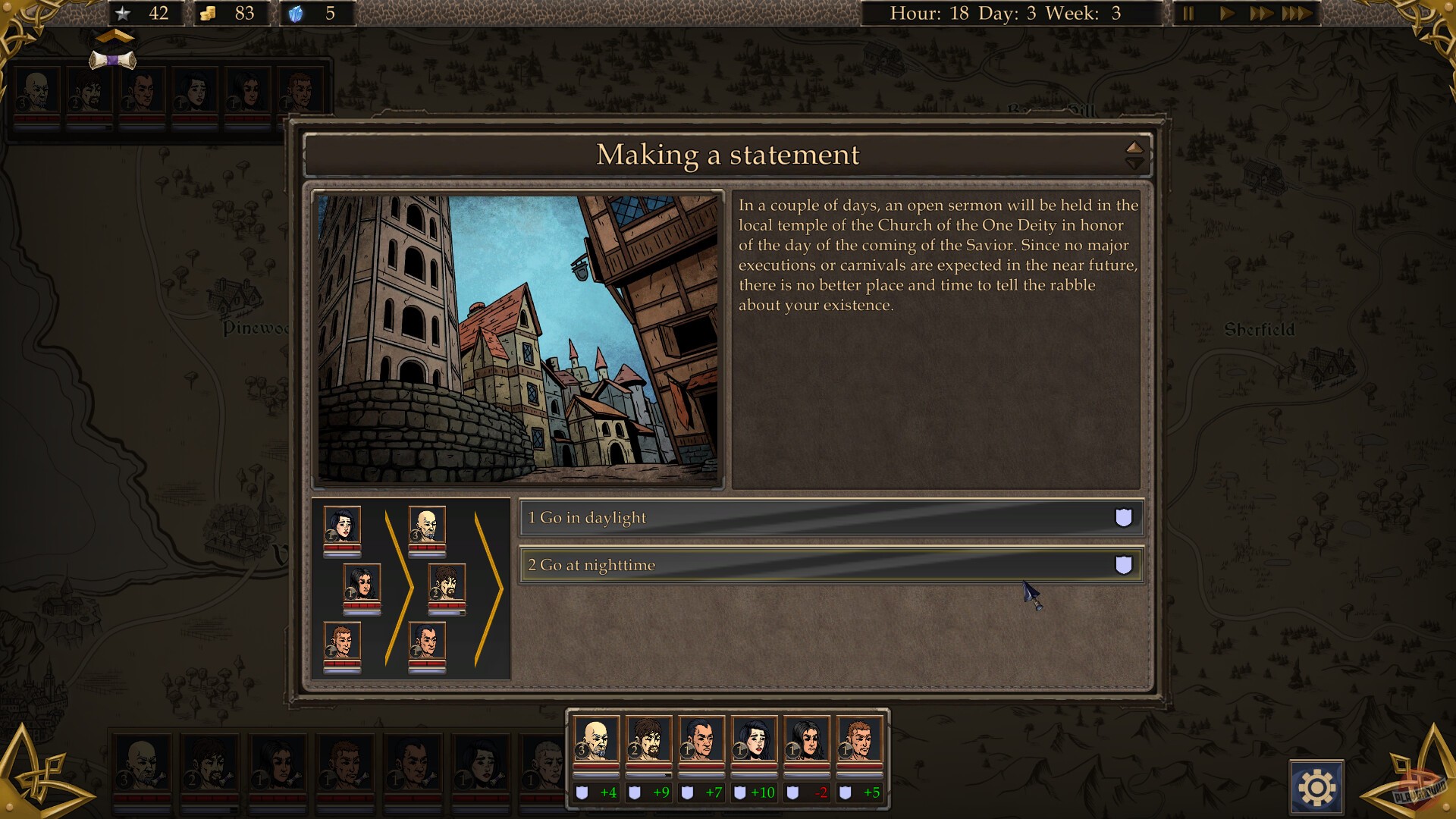Open the gear settings menu
This screenshot has height=819, width=1456.
1316,788
